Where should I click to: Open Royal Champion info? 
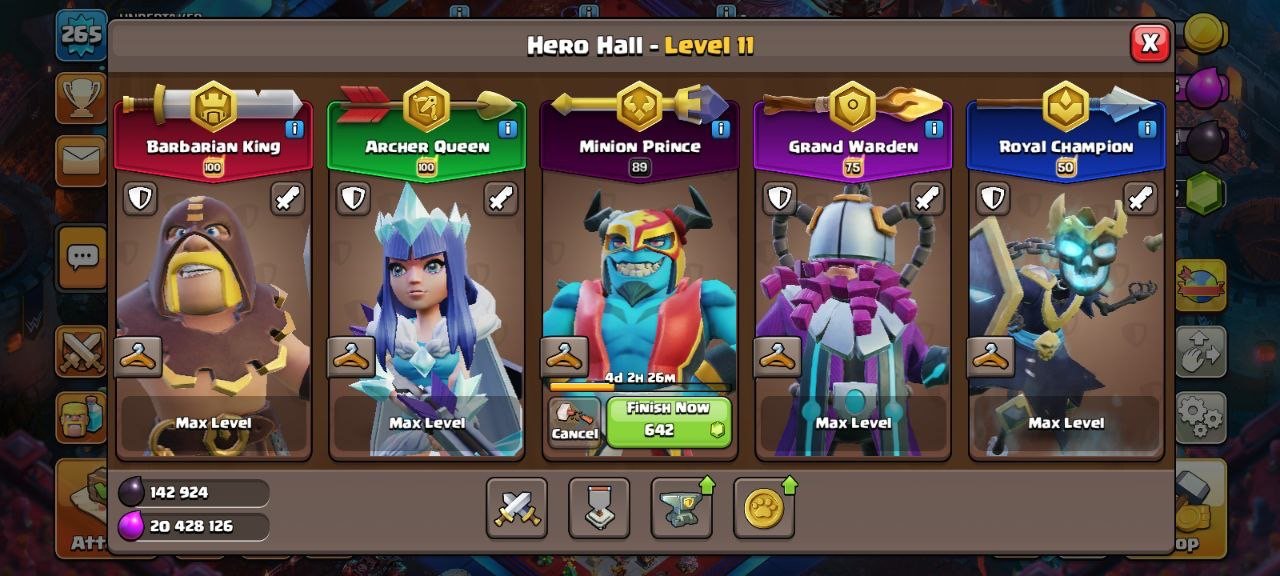click(1147, 129)
